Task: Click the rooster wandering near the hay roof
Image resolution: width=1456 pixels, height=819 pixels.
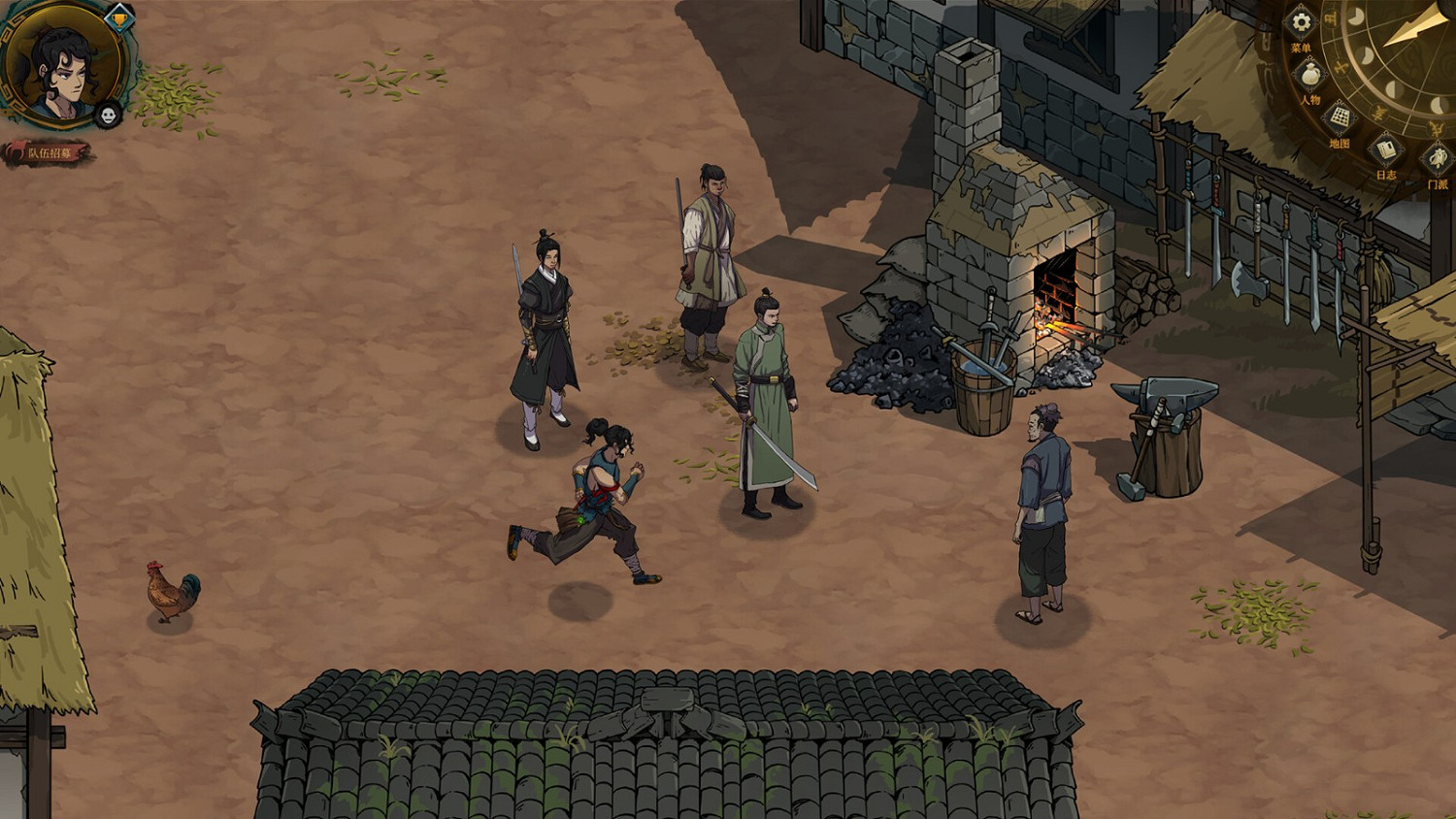Action: (171, 589)
